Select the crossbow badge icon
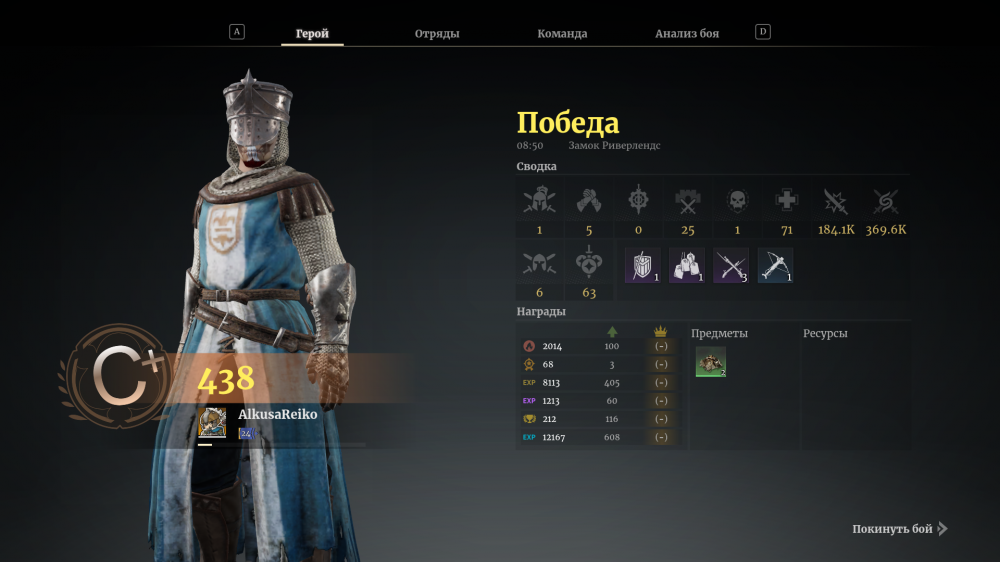The image size is (1000, 562). click(775, 265)
